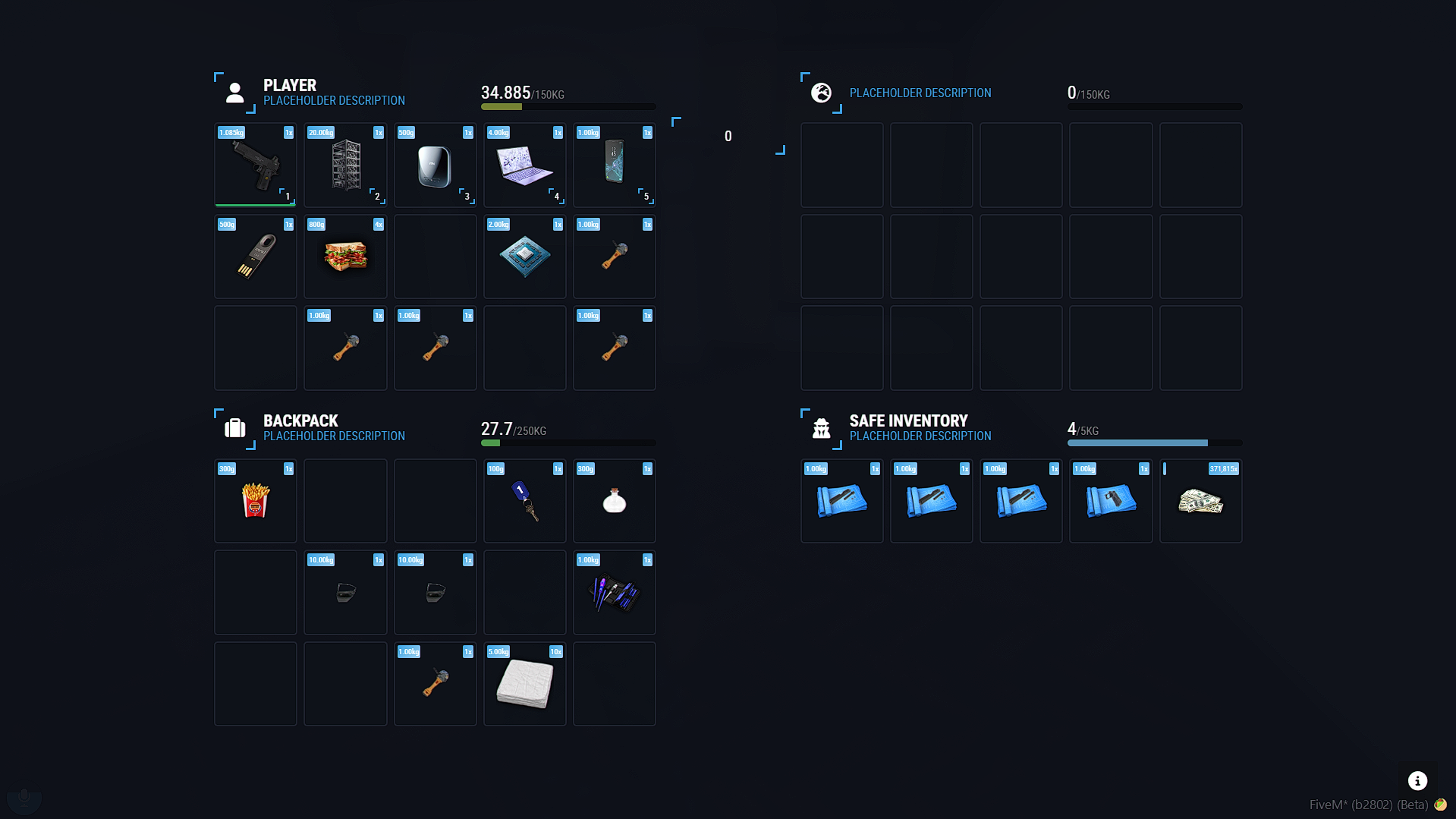Click the microphone voice indicator at bottom left
The image size is (1456, 819).
(x=24, y=799)
